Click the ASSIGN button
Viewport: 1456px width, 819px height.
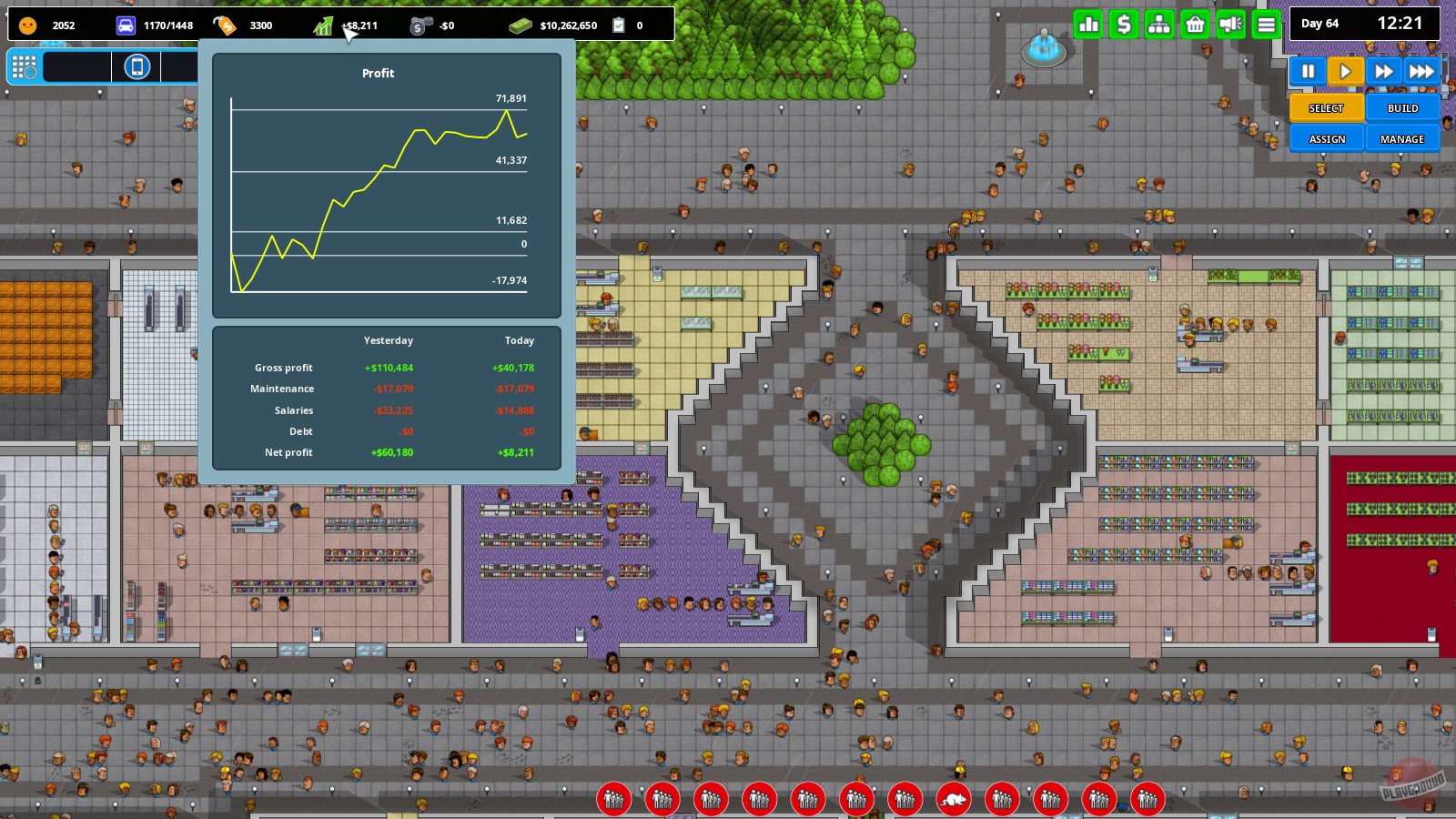point(1326,138)
